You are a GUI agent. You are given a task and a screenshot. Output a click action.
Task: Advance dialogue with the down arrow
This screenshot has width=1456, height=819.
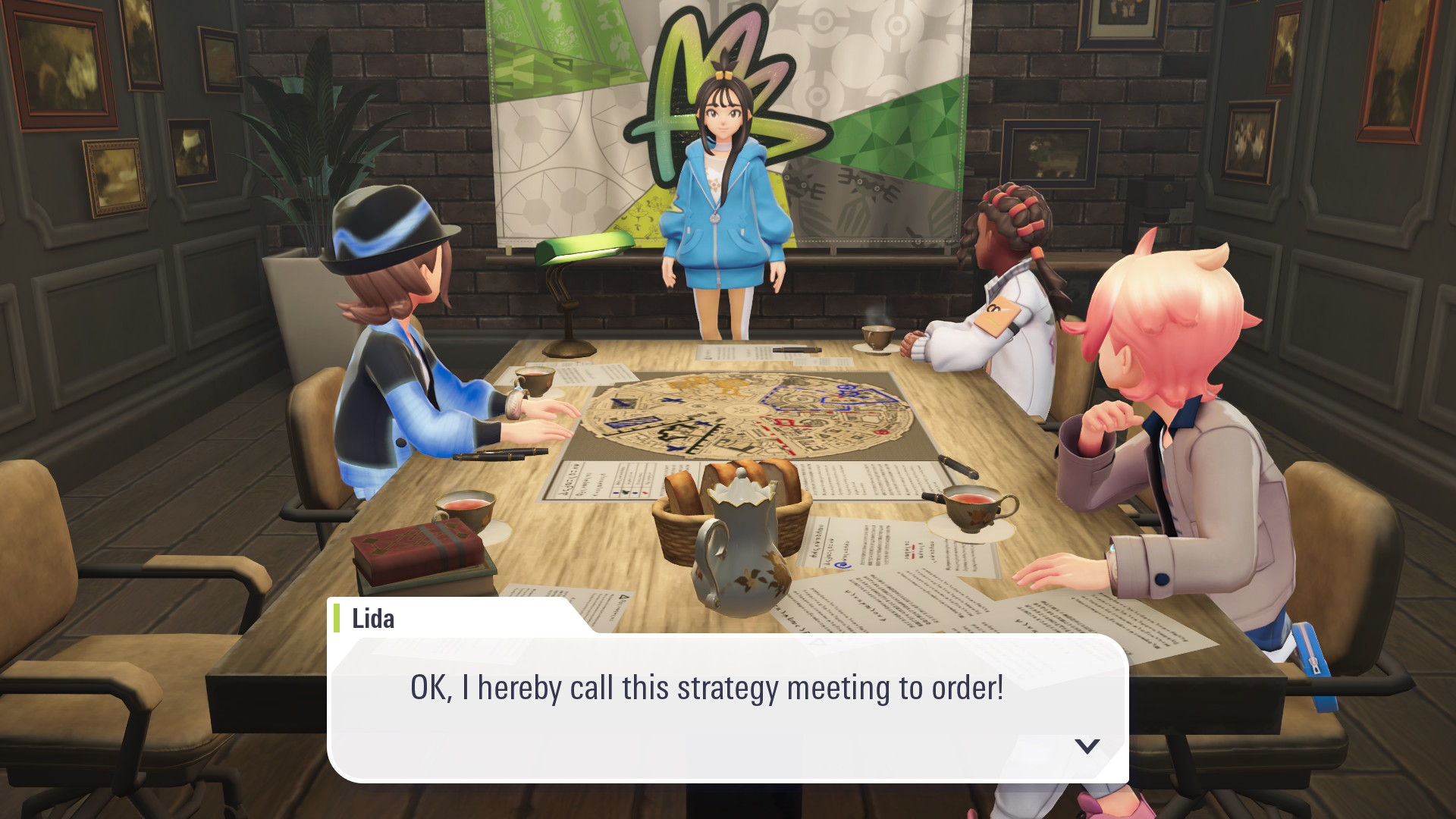coord(1087,746)
